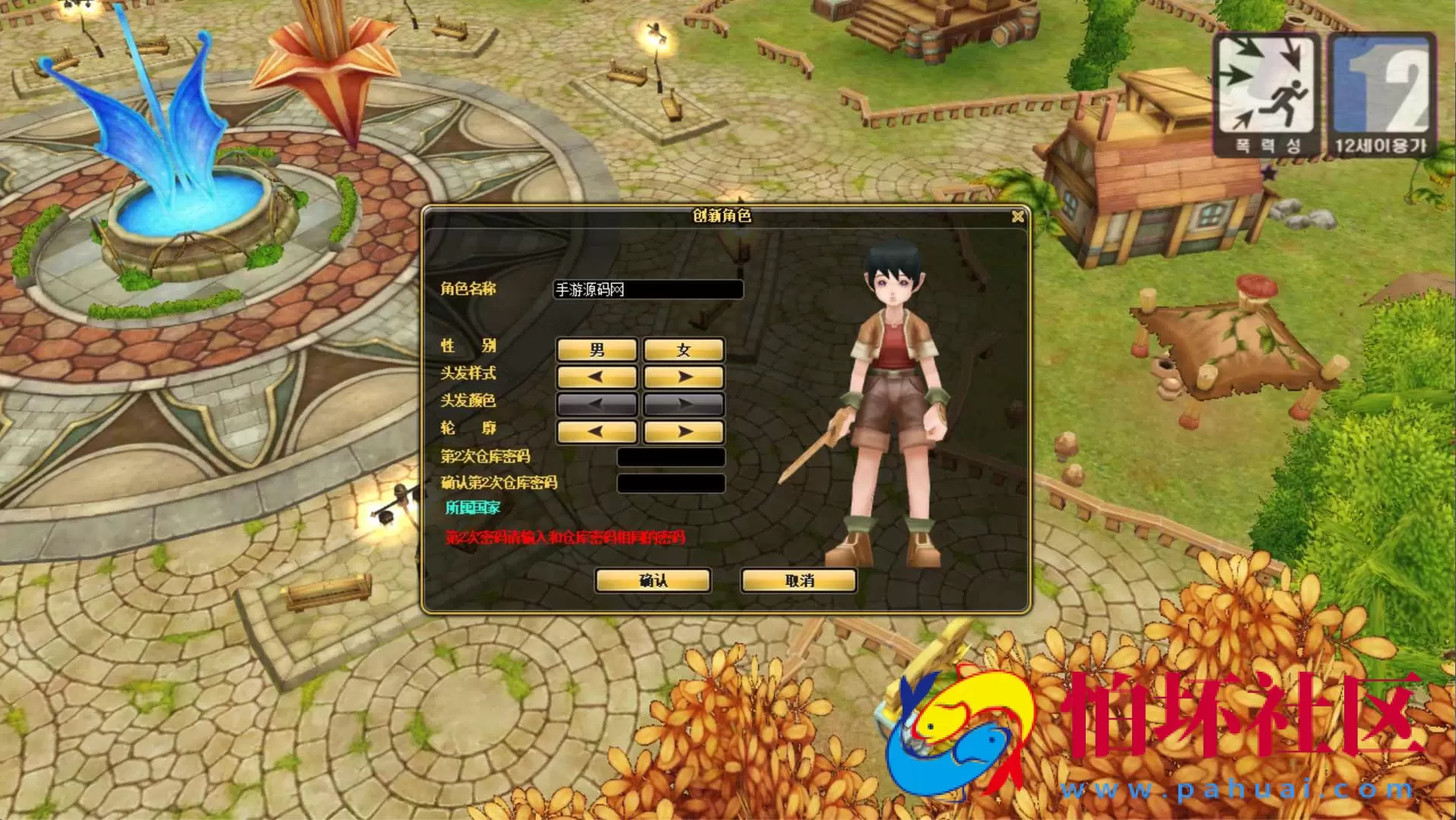Click the 确认 confirm button
The image size is (1456, 820).
click(x=654, y=580)
